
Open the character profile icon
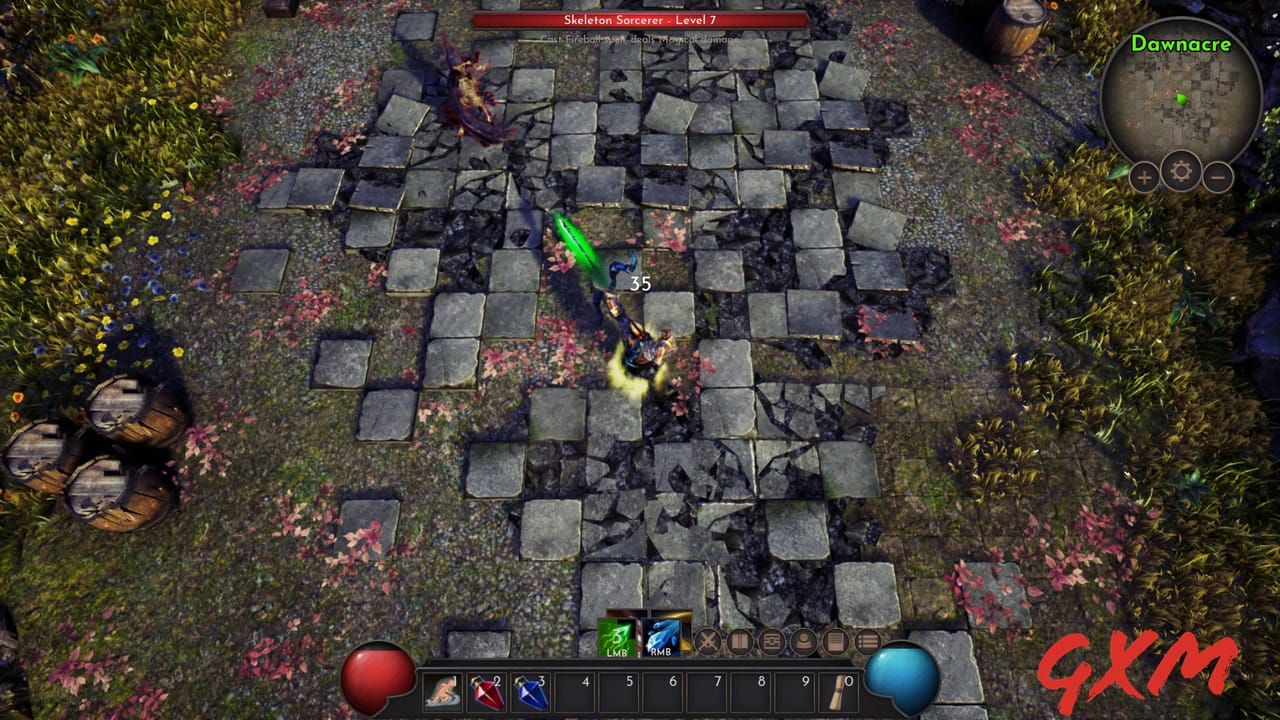(x=803, y=639)
